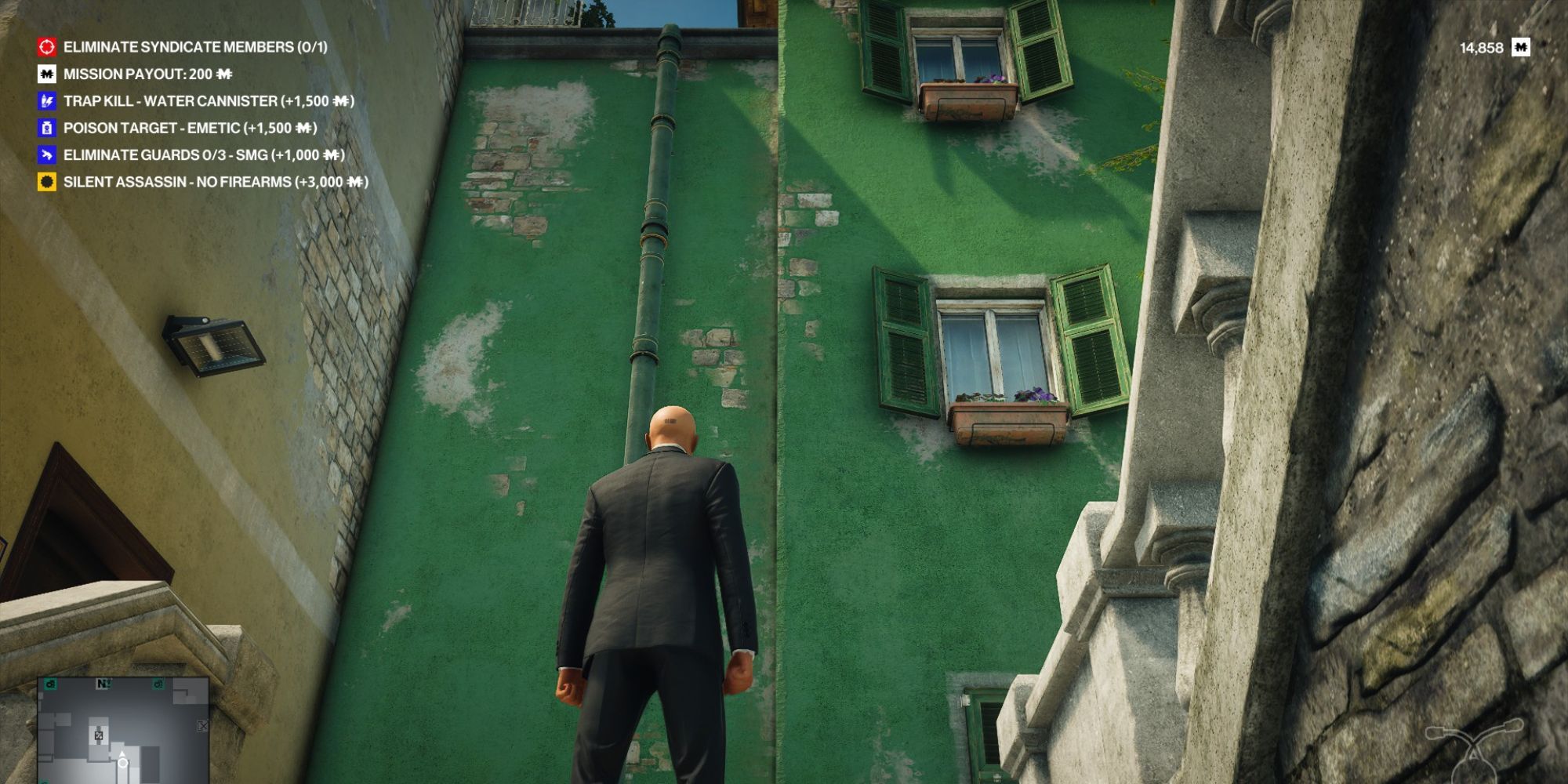
Task: Select the camera icon at the minimap's bottom-left corner
Action: pos(45,782)
